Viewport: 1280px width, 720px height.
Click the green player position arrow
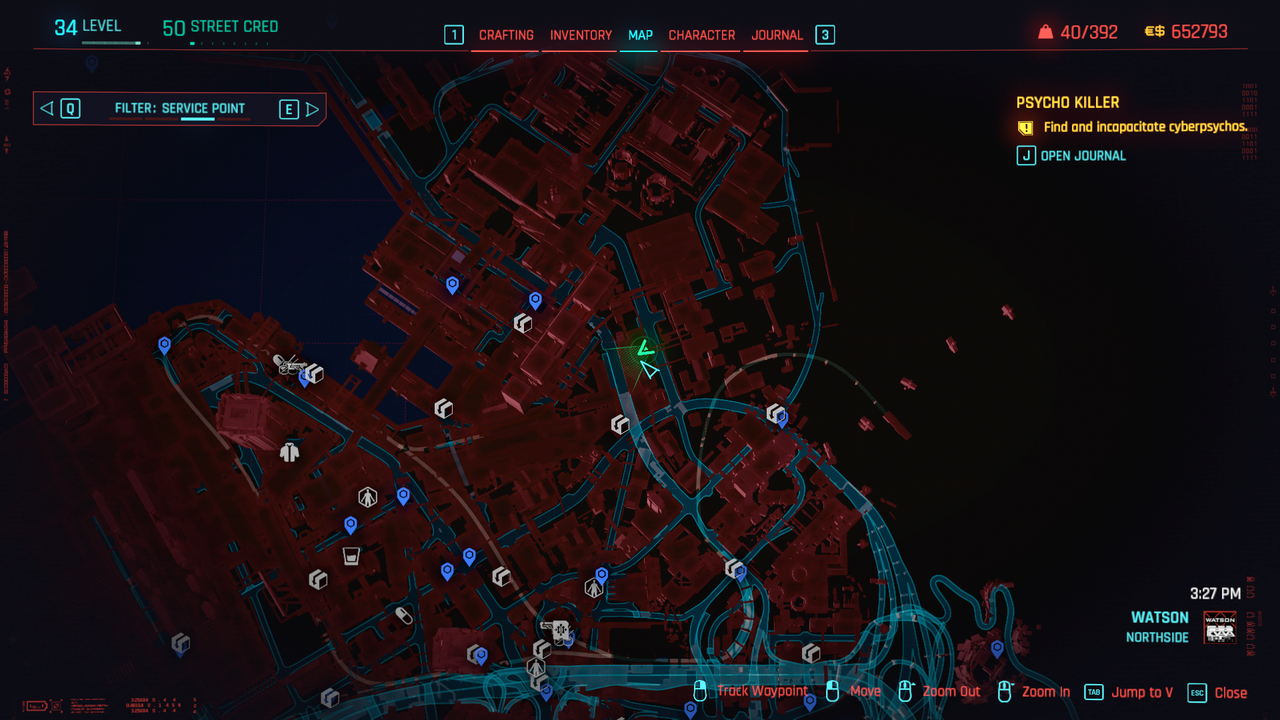pos(645,348)
